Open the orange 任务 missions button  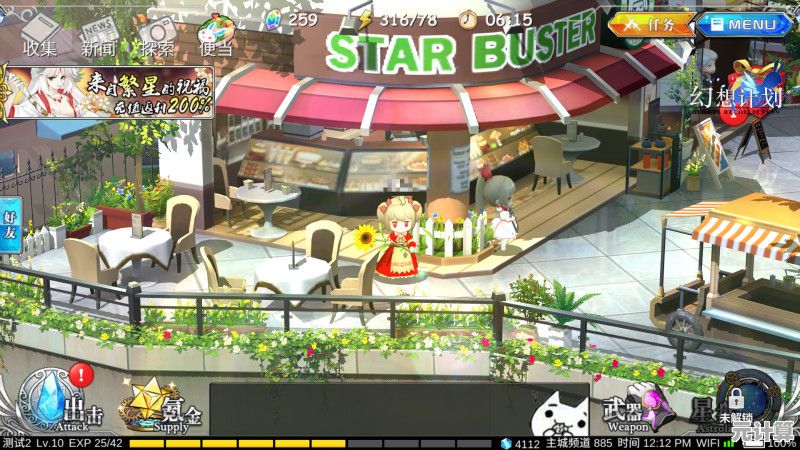pos(653,23)
